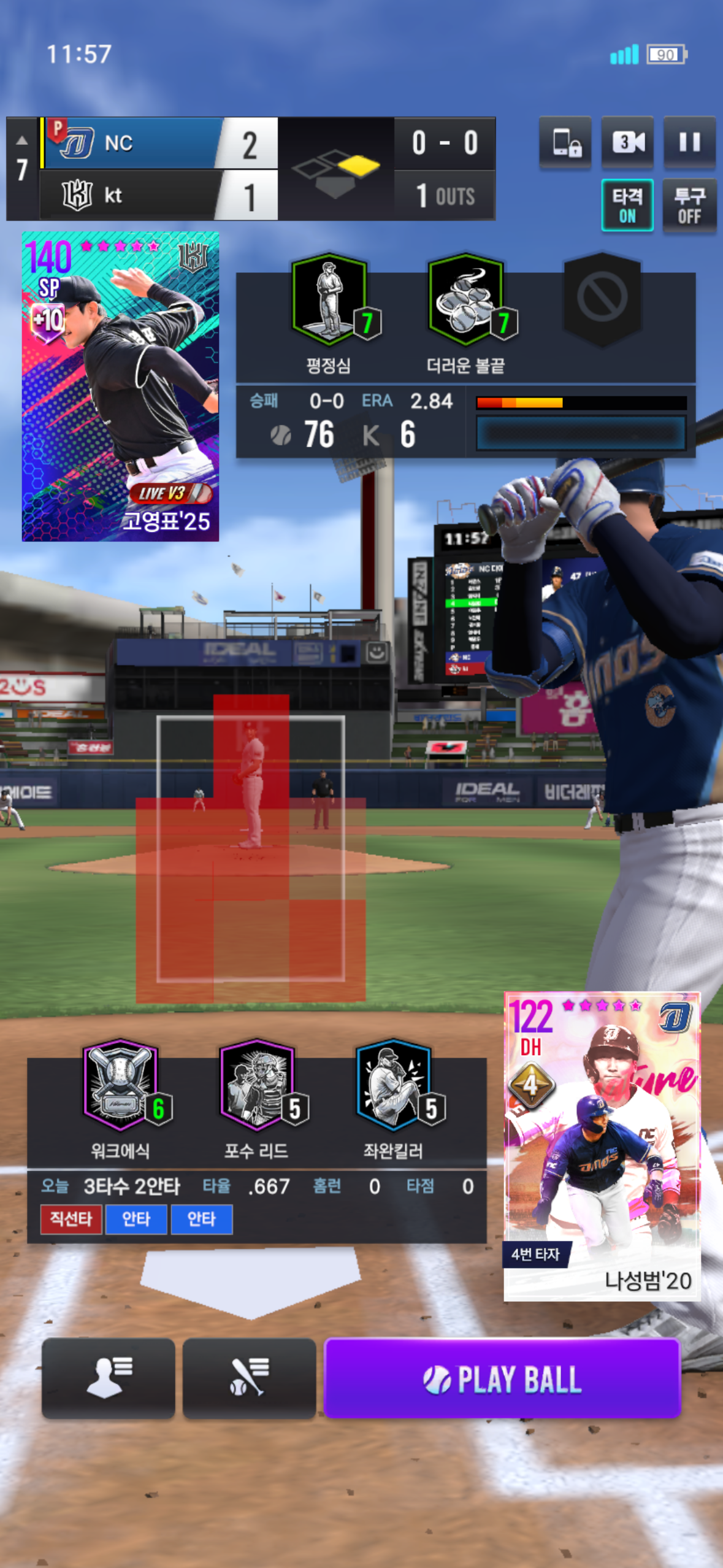Pause the game
Viewport: 723px width, 1568px height.
click(x=689, y=142)
